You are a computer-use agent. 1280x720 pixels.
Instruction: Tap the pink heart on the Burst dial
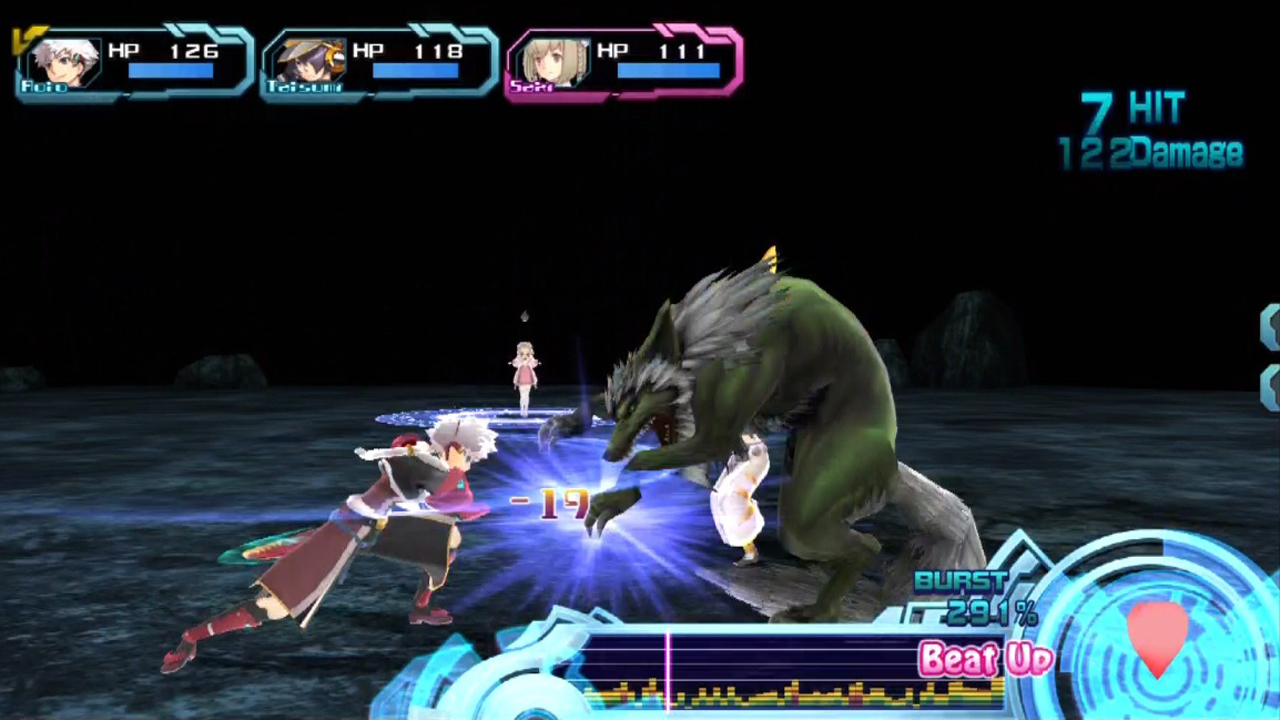pos(1157,636)
